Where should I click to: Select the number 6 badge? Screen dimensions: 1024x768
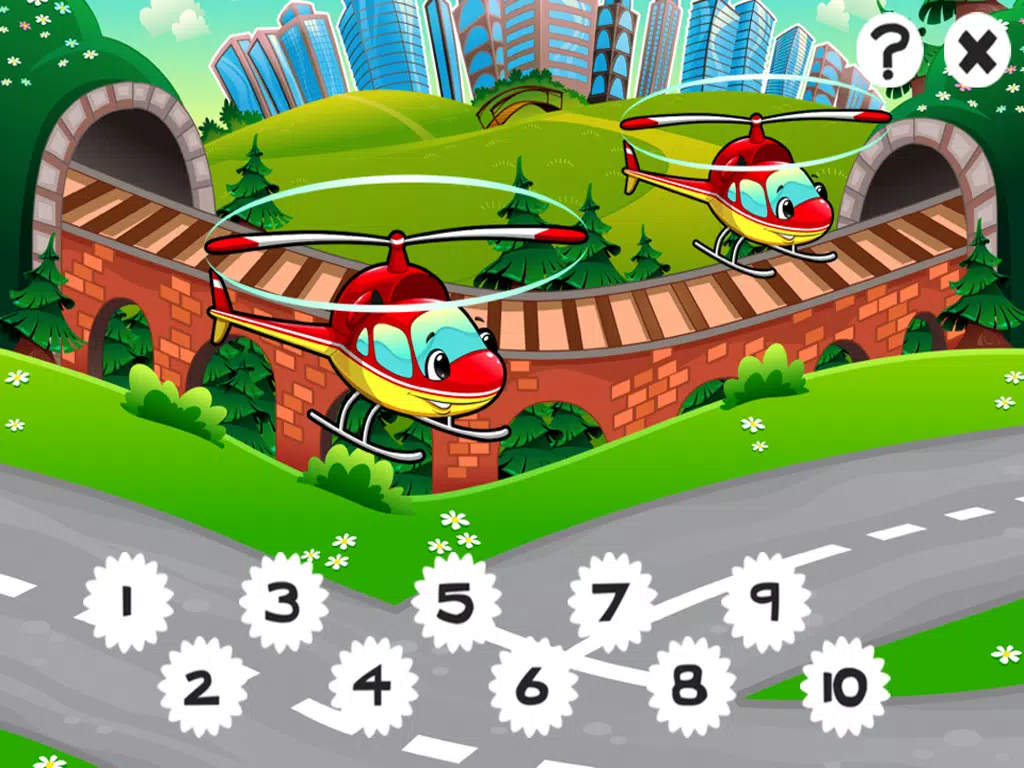click(x=533, y=687)
